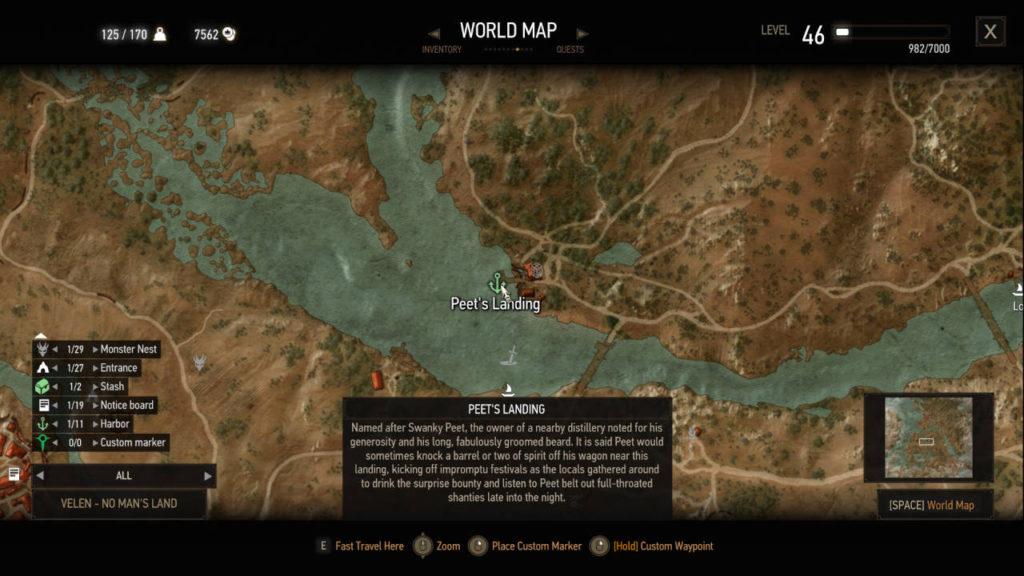This screenshot has height=576, width=1024.
Task: Switch to the Inventory panel
Action: point(441,49)
